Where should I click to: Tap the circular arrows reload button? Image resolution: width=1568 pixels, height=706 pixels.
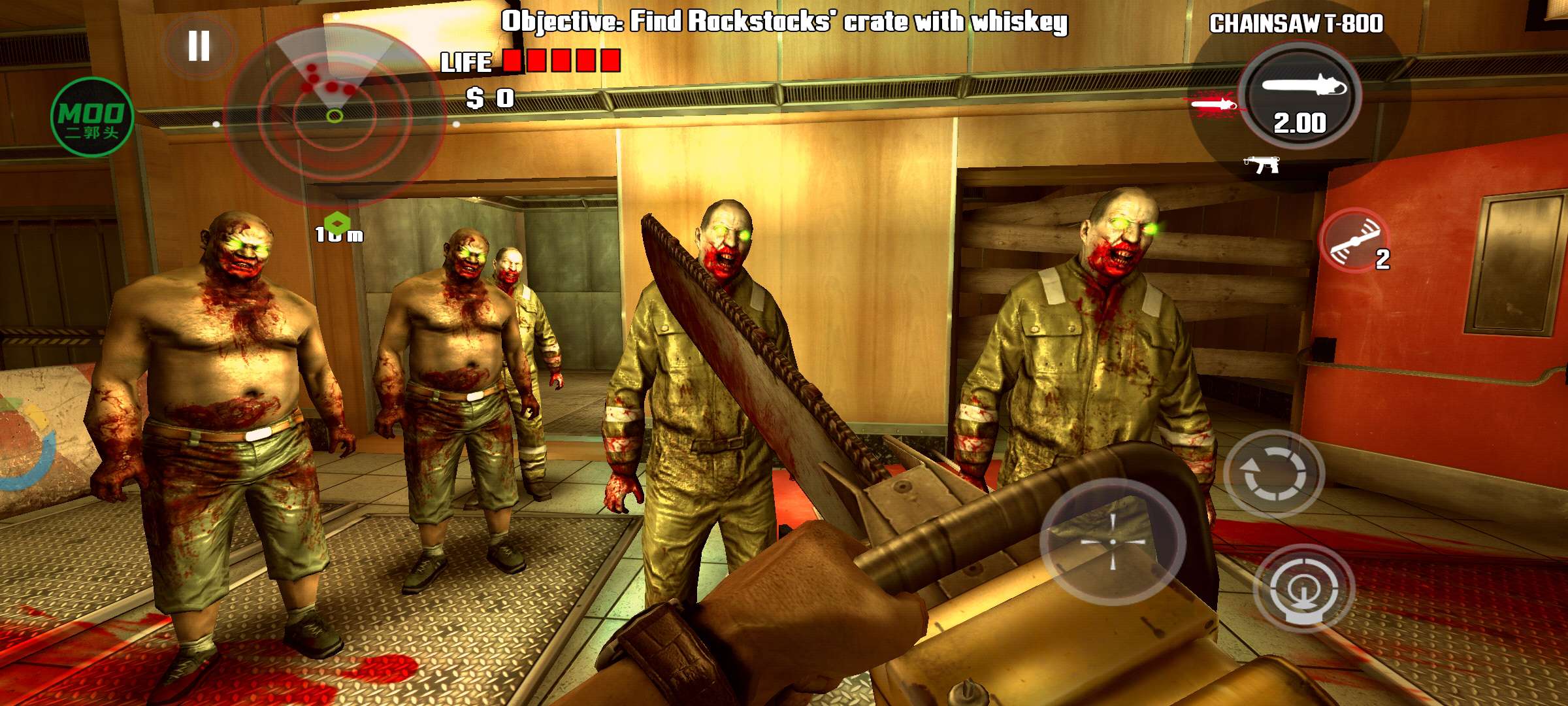point(1273,473)
